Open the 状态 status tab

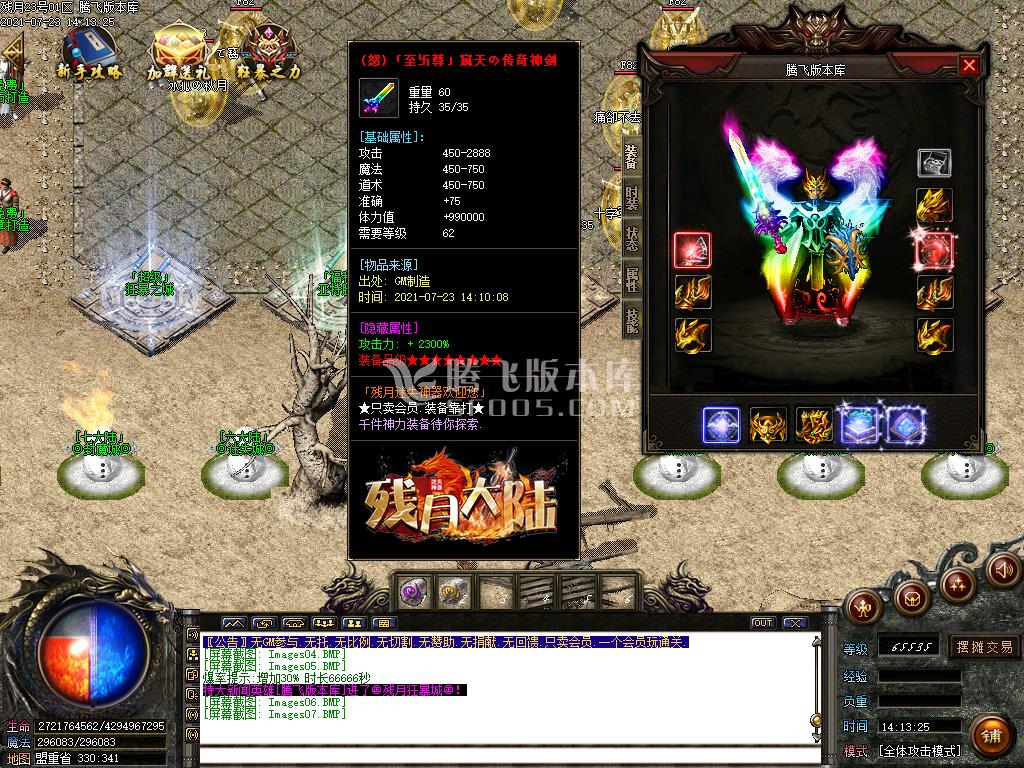(x=631, y=238)
